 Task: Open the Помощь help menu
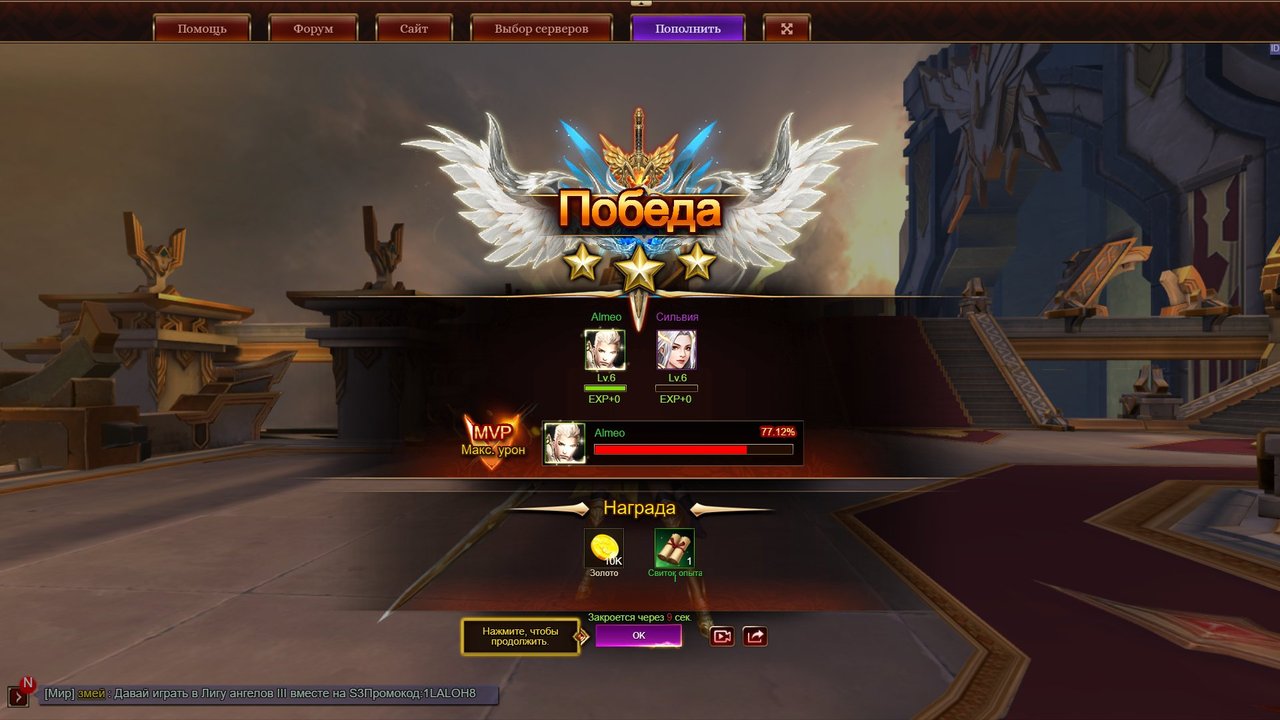(202, 28)
